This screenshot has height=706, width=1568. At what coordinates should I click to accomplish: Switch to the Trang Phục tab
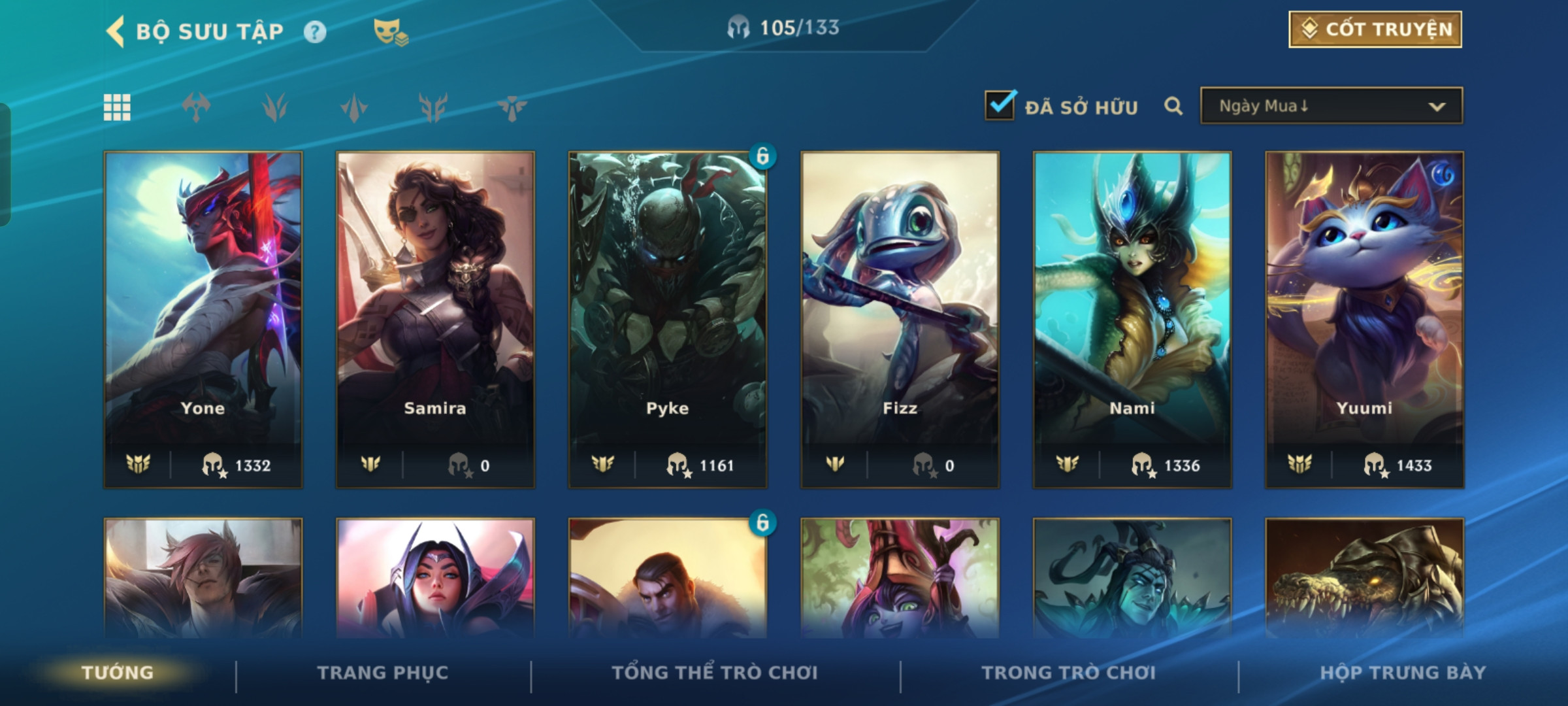(x=383, y=673)
